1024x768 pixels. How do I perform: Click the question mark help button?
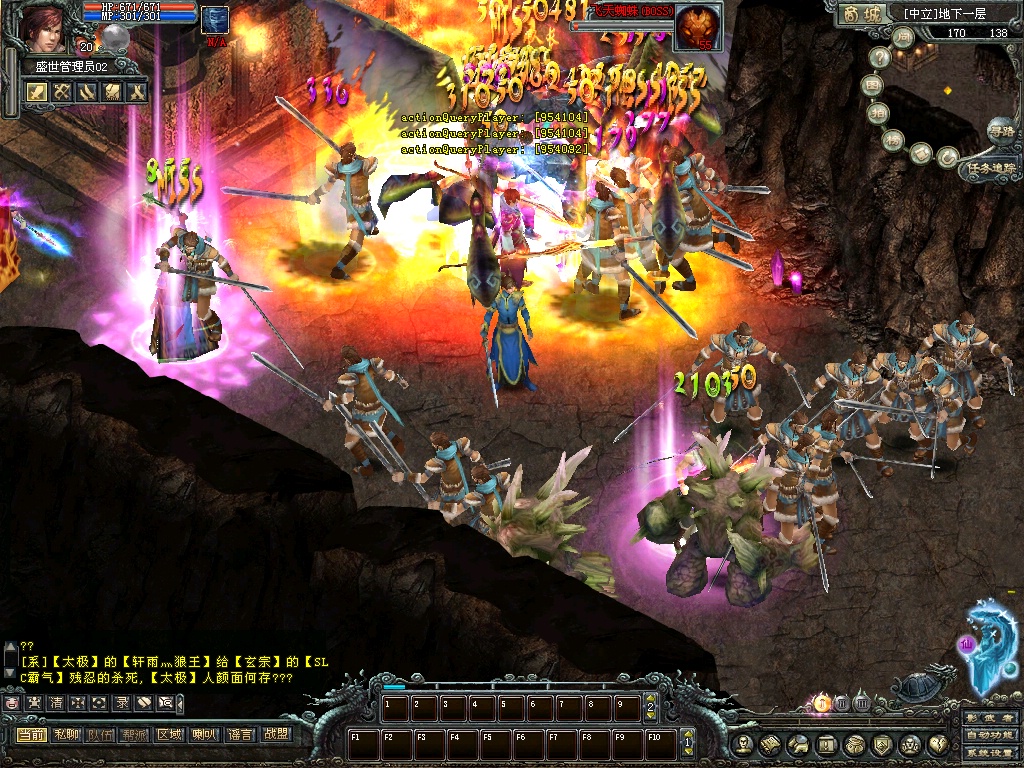tap(880, 59)
